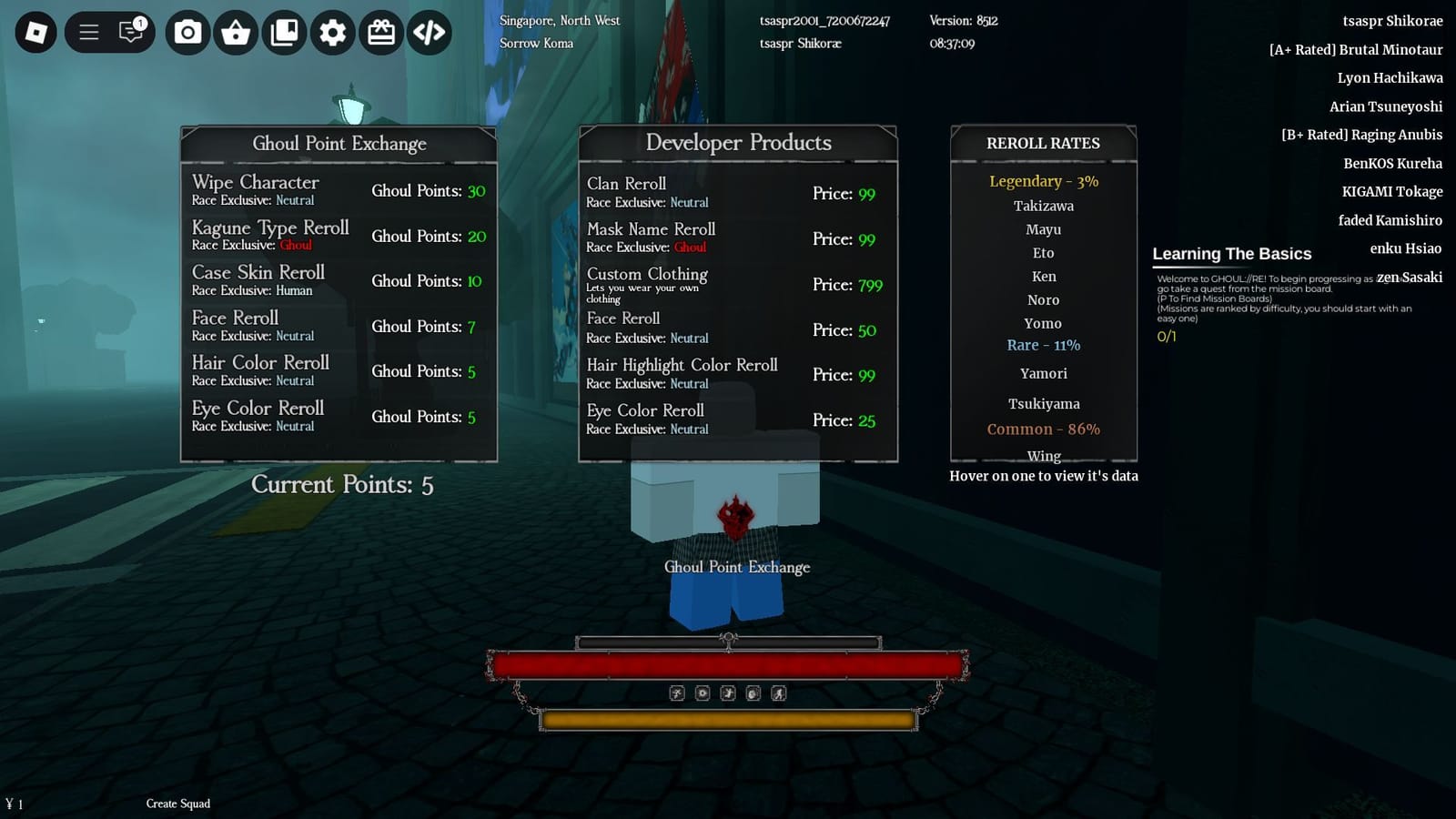Screen dimensions: 1456x819
Task: Select the eye-shaped ability icon above the stamina bar
Action: pos(702,693)
